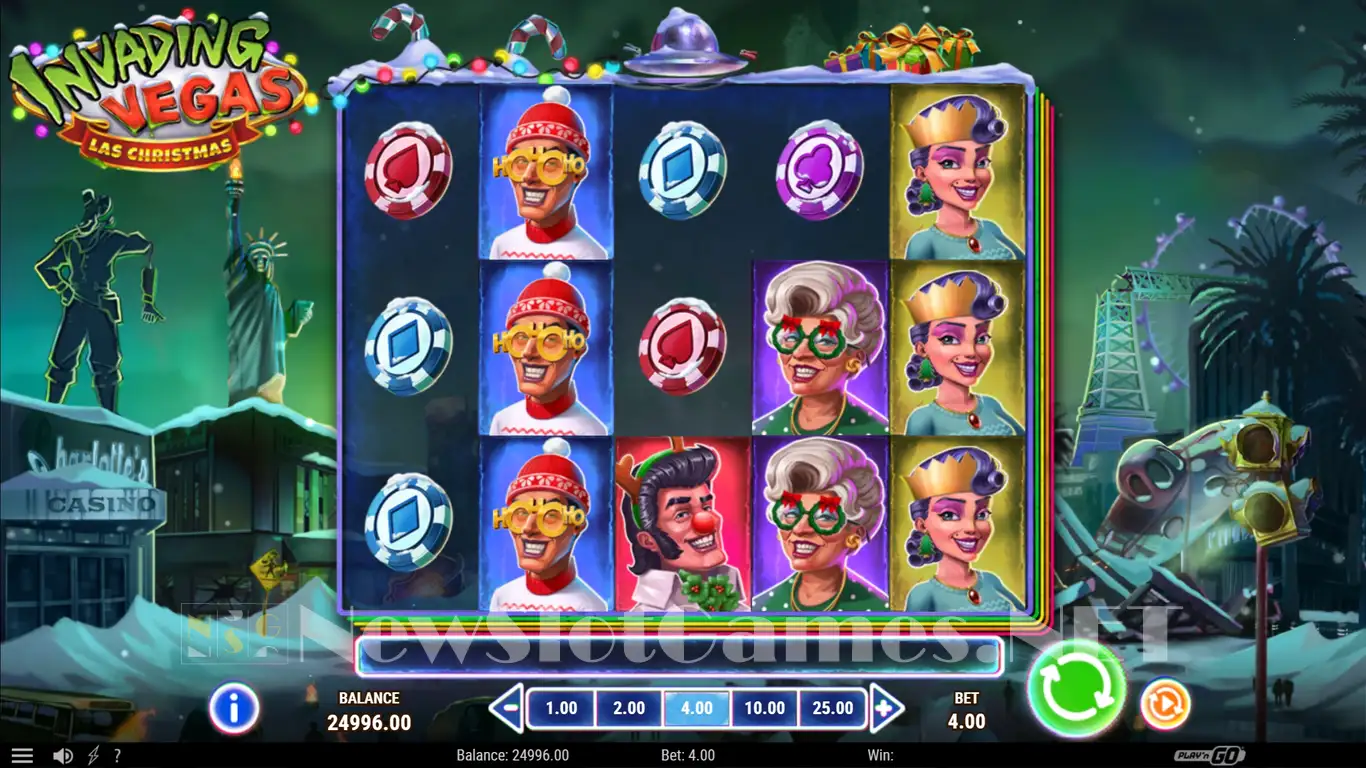This screenshot has height=768, width=1366.
Task: Decrease the bet with the minus arrow
Action: pos(507,709)
